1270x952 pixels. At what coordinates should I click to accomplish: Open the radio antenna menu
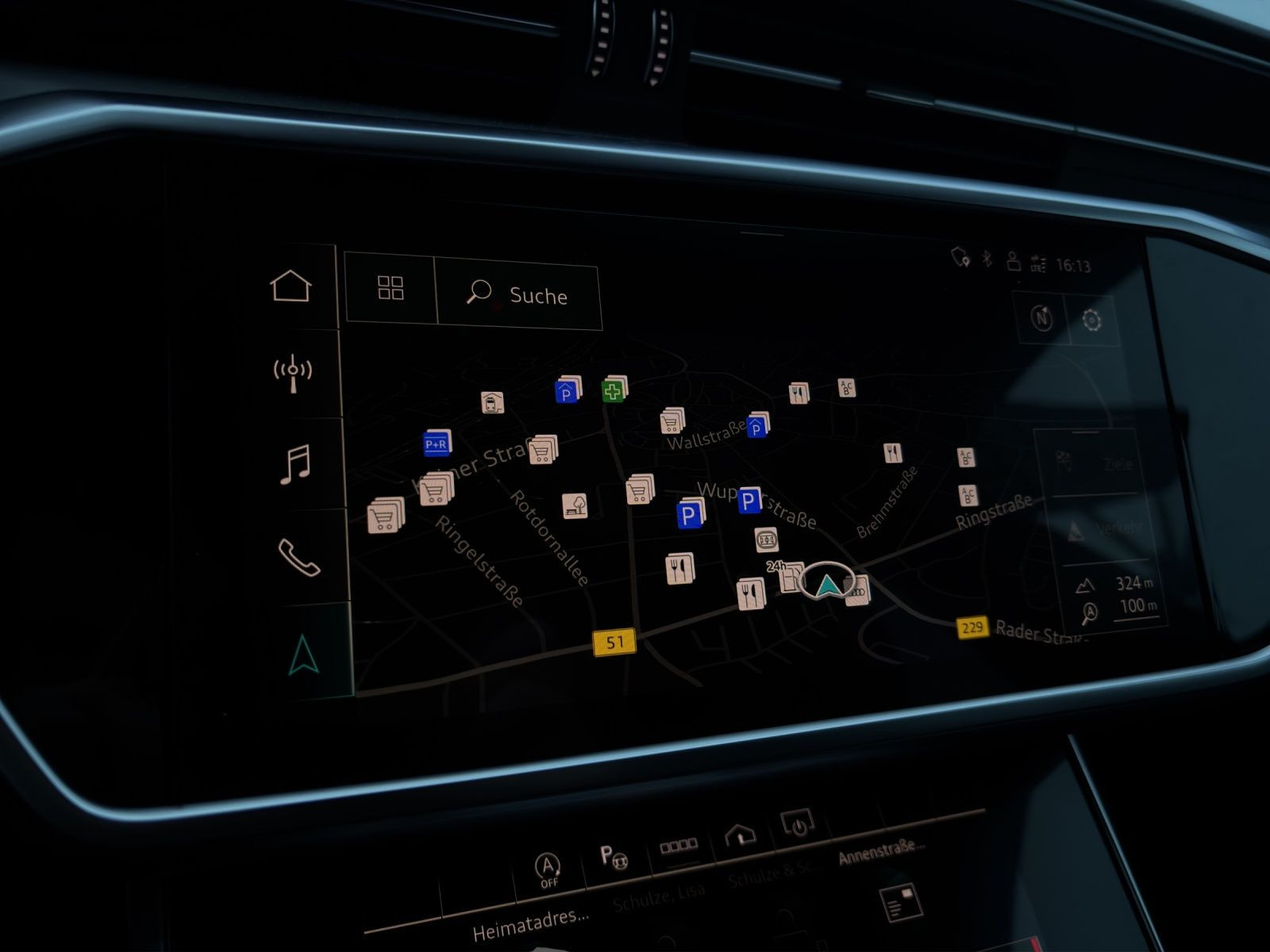(x=293, y=373)
